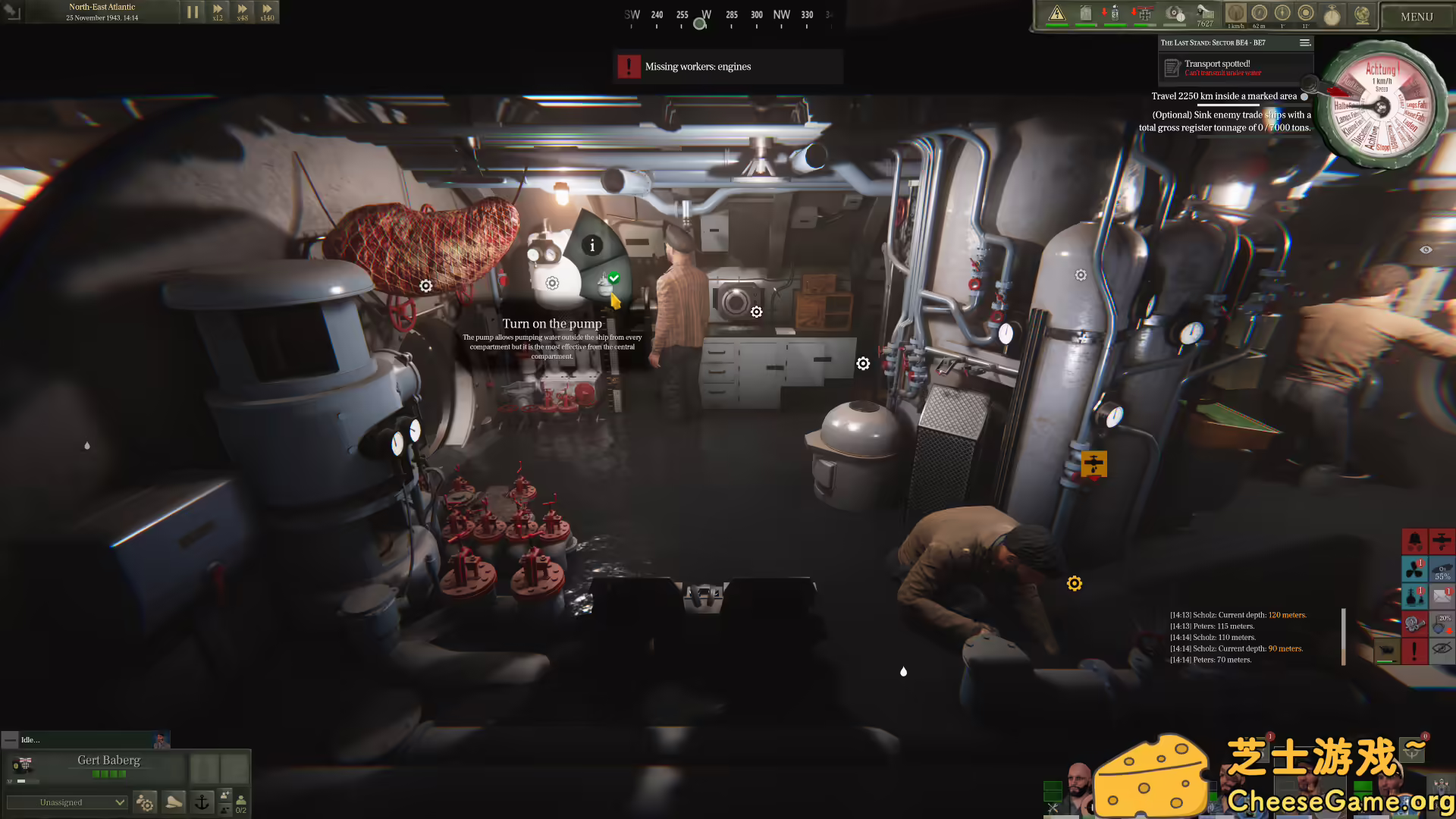Toggle the red exclamation alert panel
1456x819 pixels.
[1415, 651]
